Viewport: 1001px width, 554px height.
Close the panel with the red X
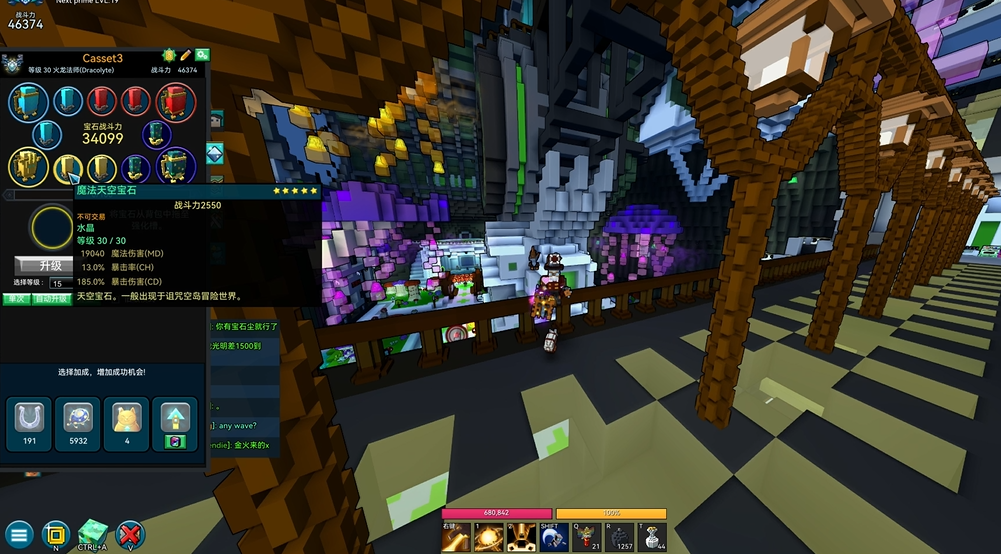[x=130, y=533]
